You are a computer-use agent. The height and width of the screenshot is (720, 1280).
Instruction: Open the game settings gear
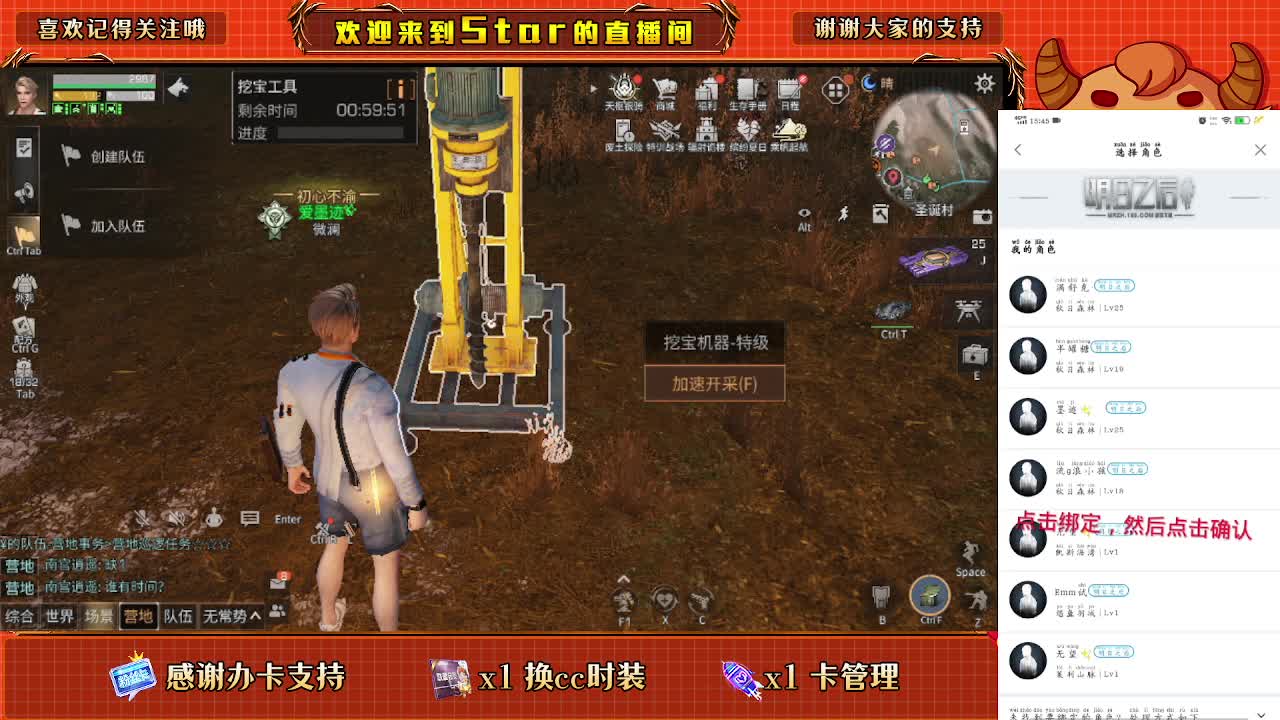coord(983,85)
